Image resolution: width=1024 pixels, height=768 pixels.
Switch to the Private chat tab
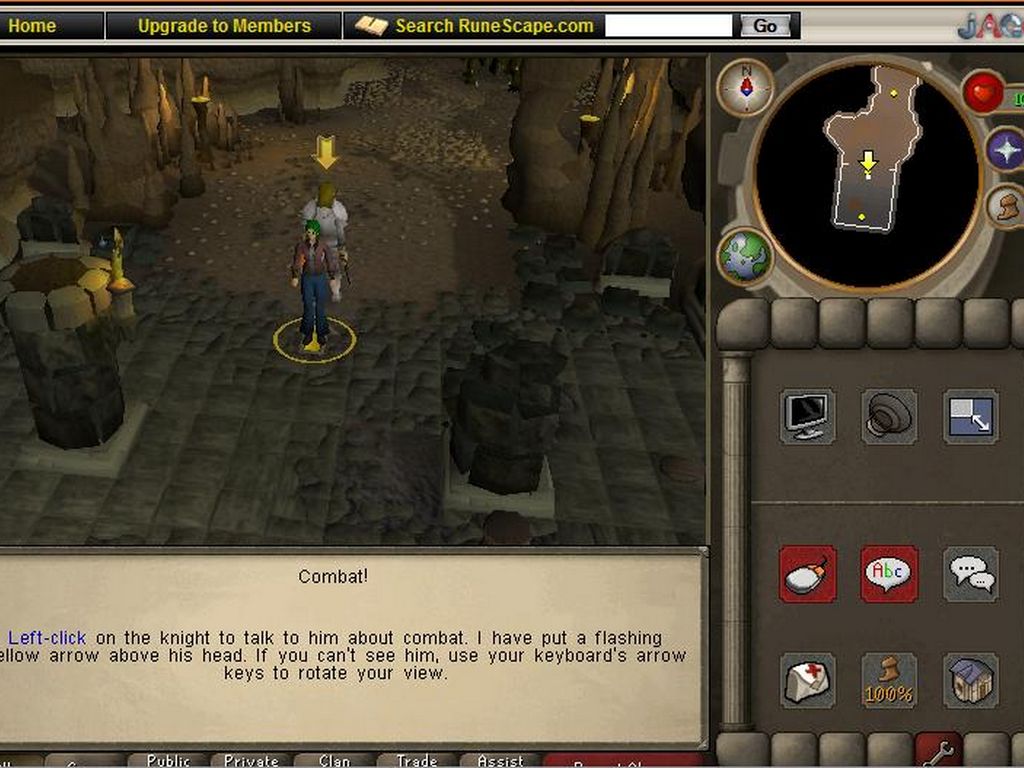[250, 761]
